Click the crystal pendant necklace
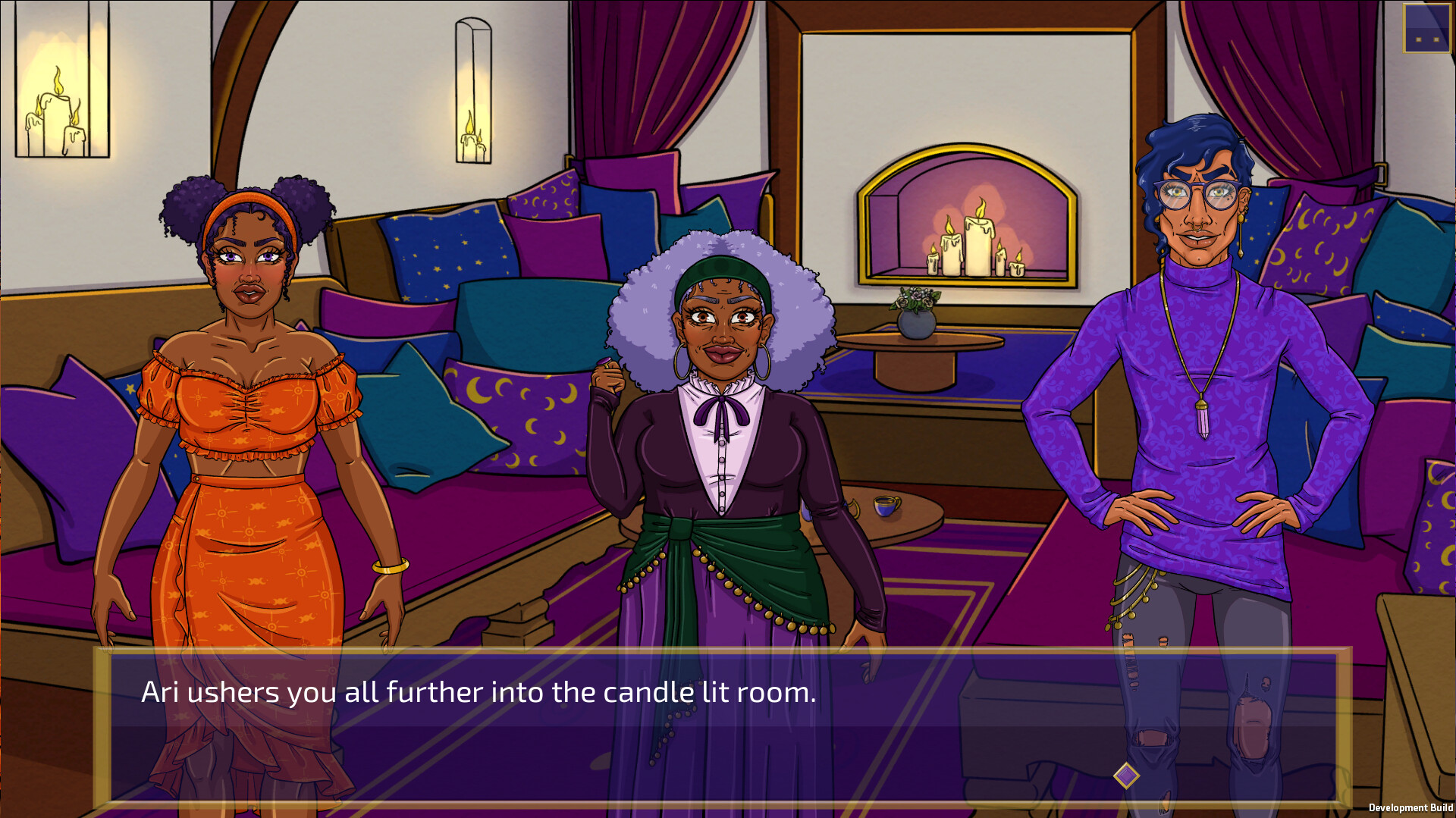 coord(1202,421)
